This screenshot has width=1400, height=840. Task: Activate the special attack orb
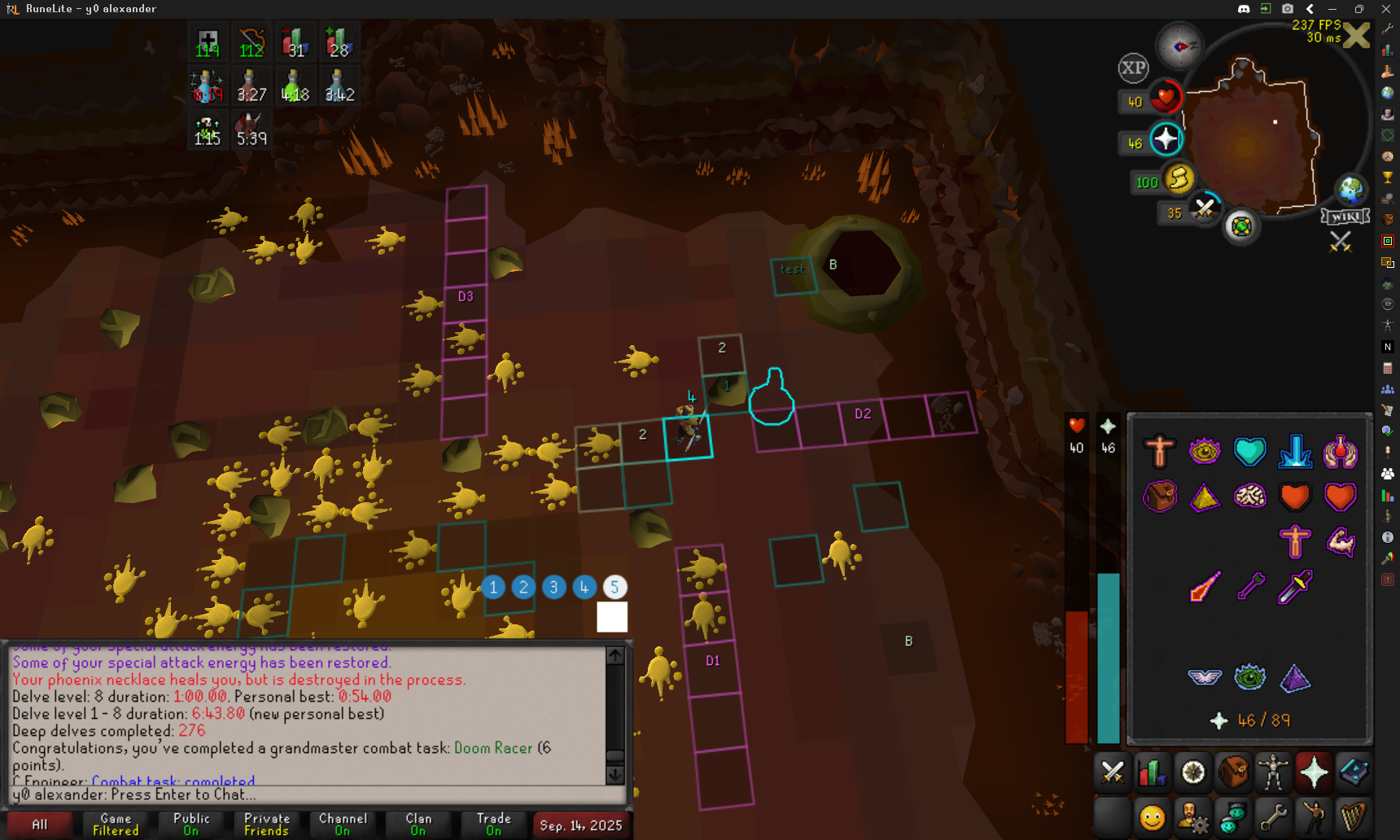1205,208
